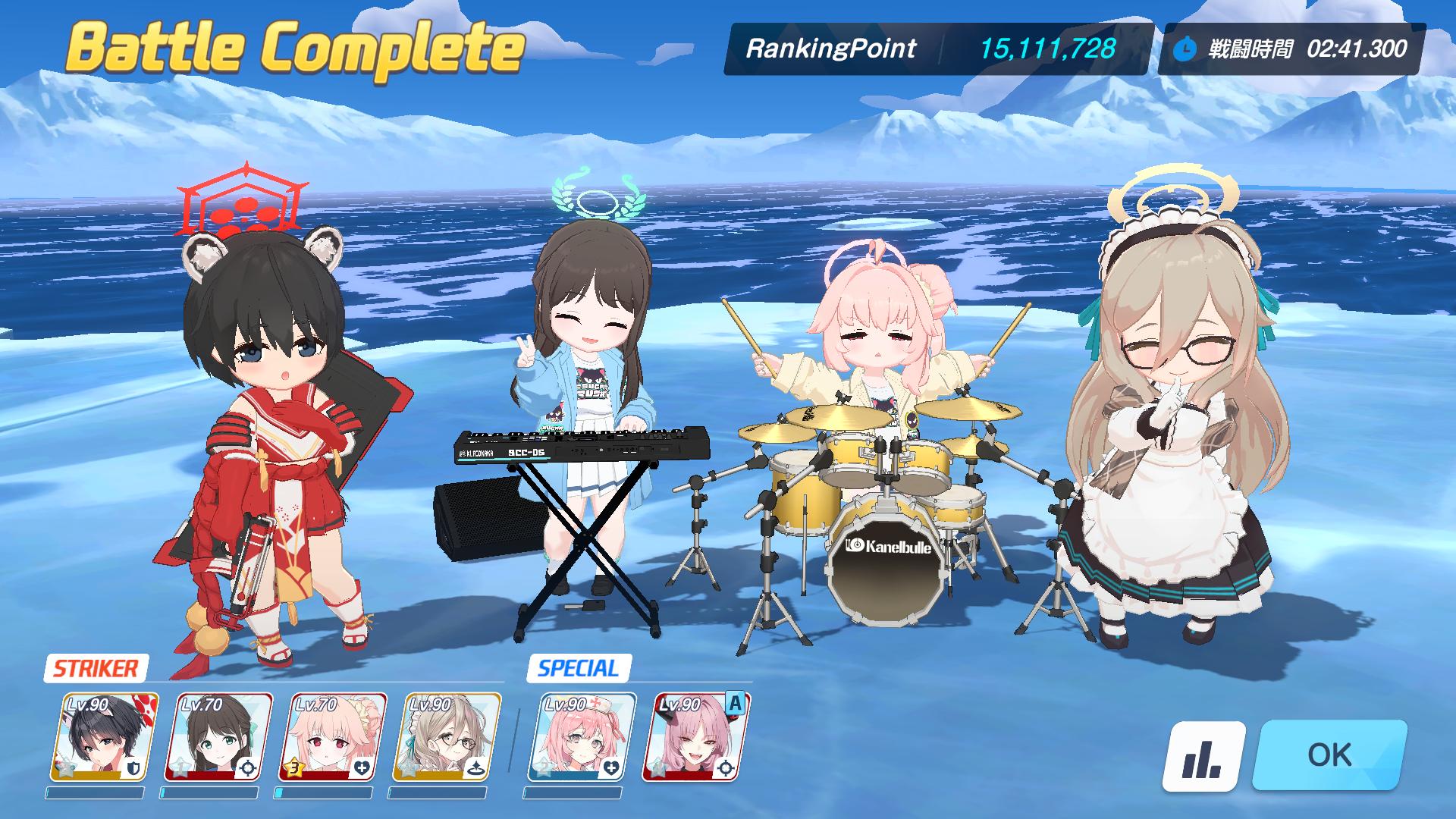The image size is (1456, 819).
Task: Select the nurse-cap Lv.90 special portrait
Action: pos(581,737)
